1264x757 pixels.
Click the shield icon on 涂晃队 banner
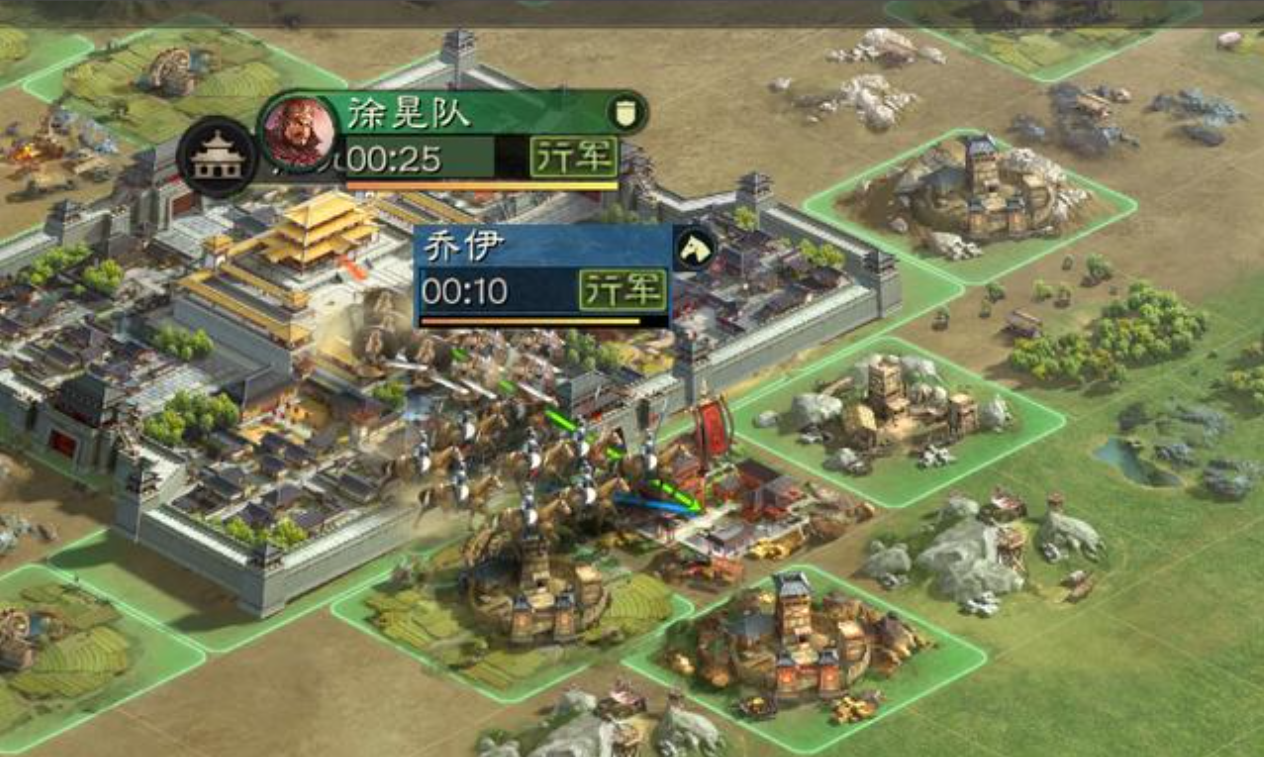pos(624,113)
